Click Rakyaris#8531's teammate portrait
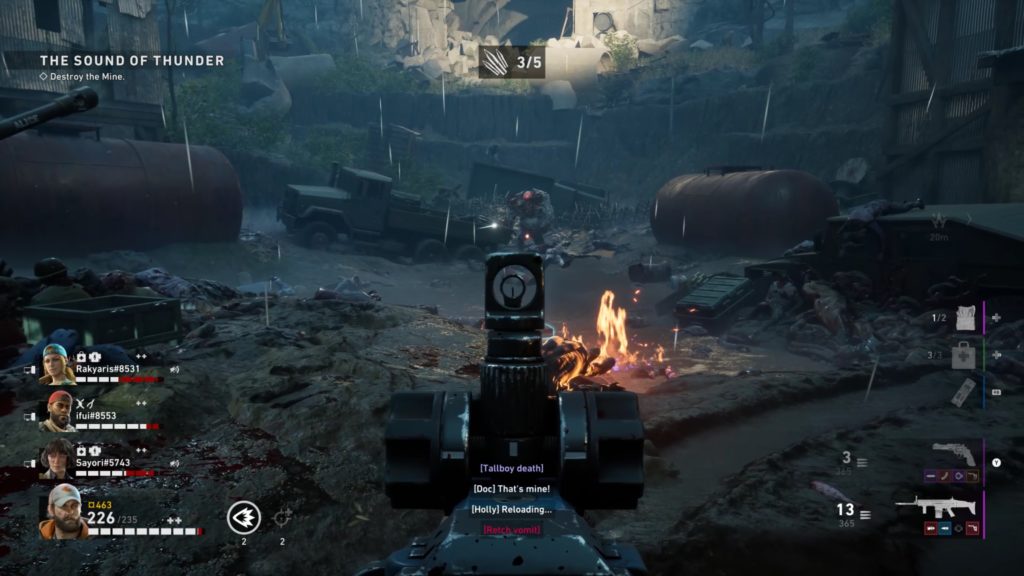1024x576 pixels. tap(58, 365)
